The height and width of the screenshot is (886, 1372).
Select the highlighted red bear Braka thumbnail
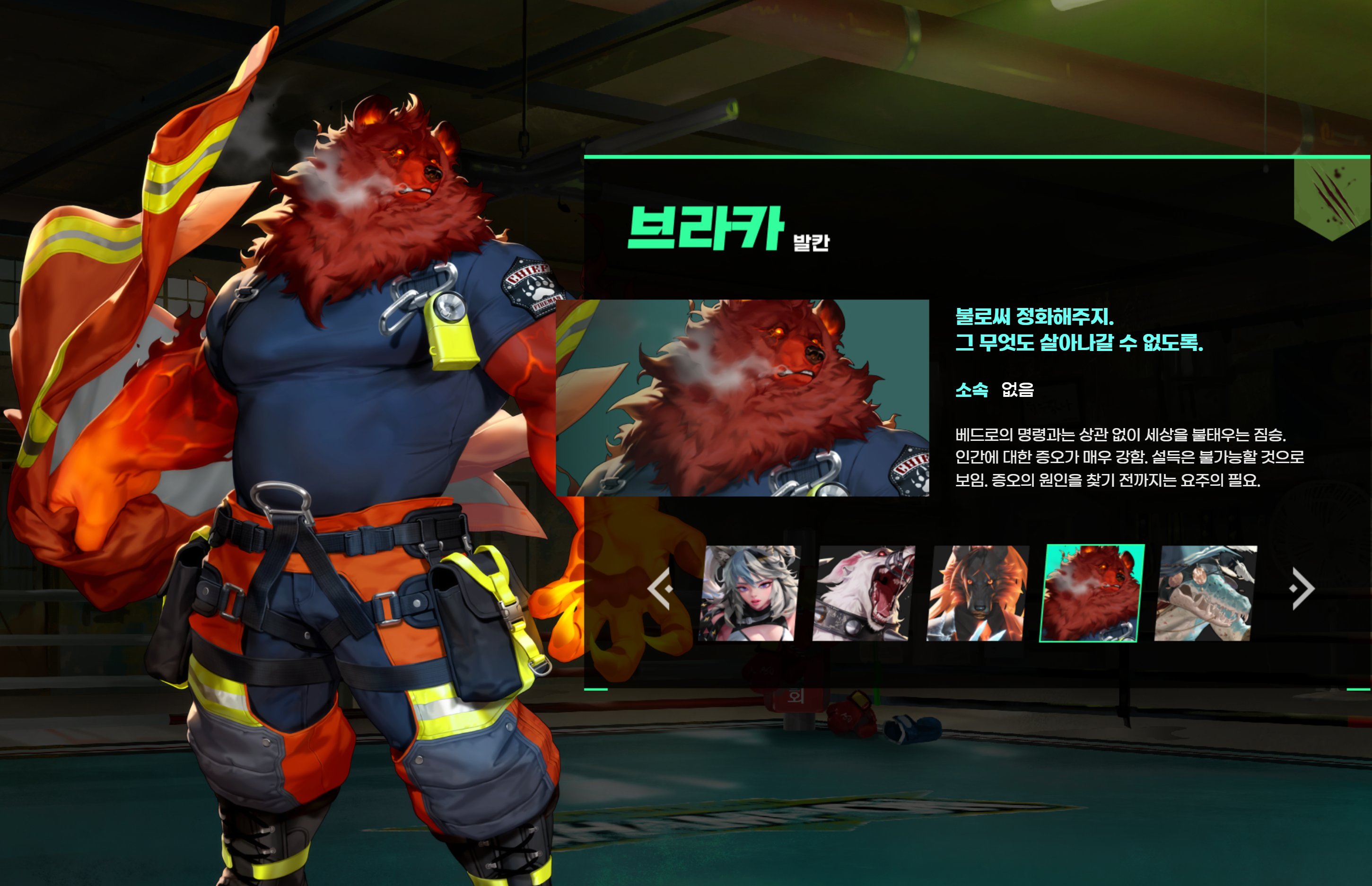pos(1092,593)
